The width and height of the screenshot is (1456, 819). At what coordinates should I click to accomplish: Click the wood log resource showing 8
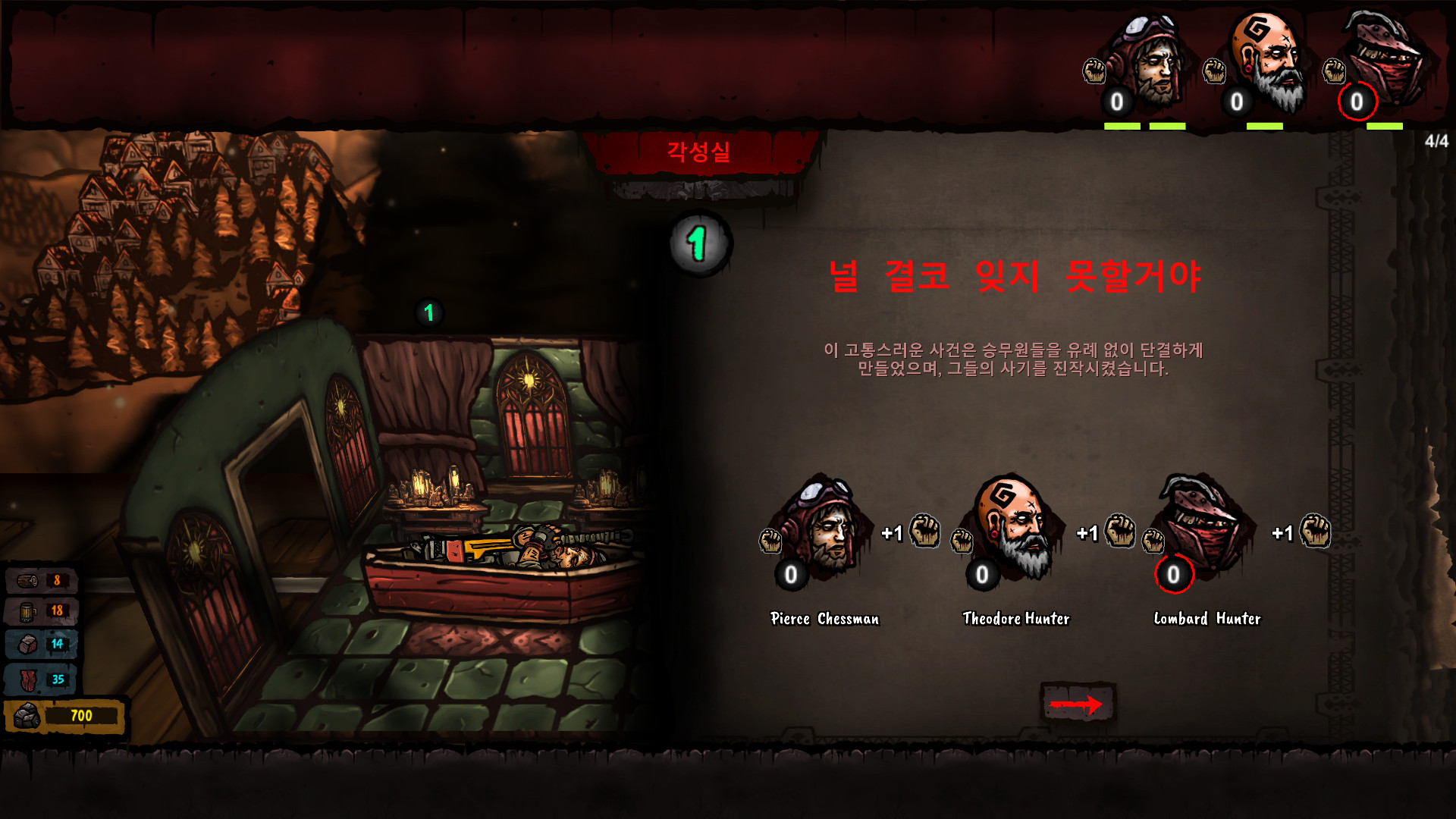pos(42,581)
